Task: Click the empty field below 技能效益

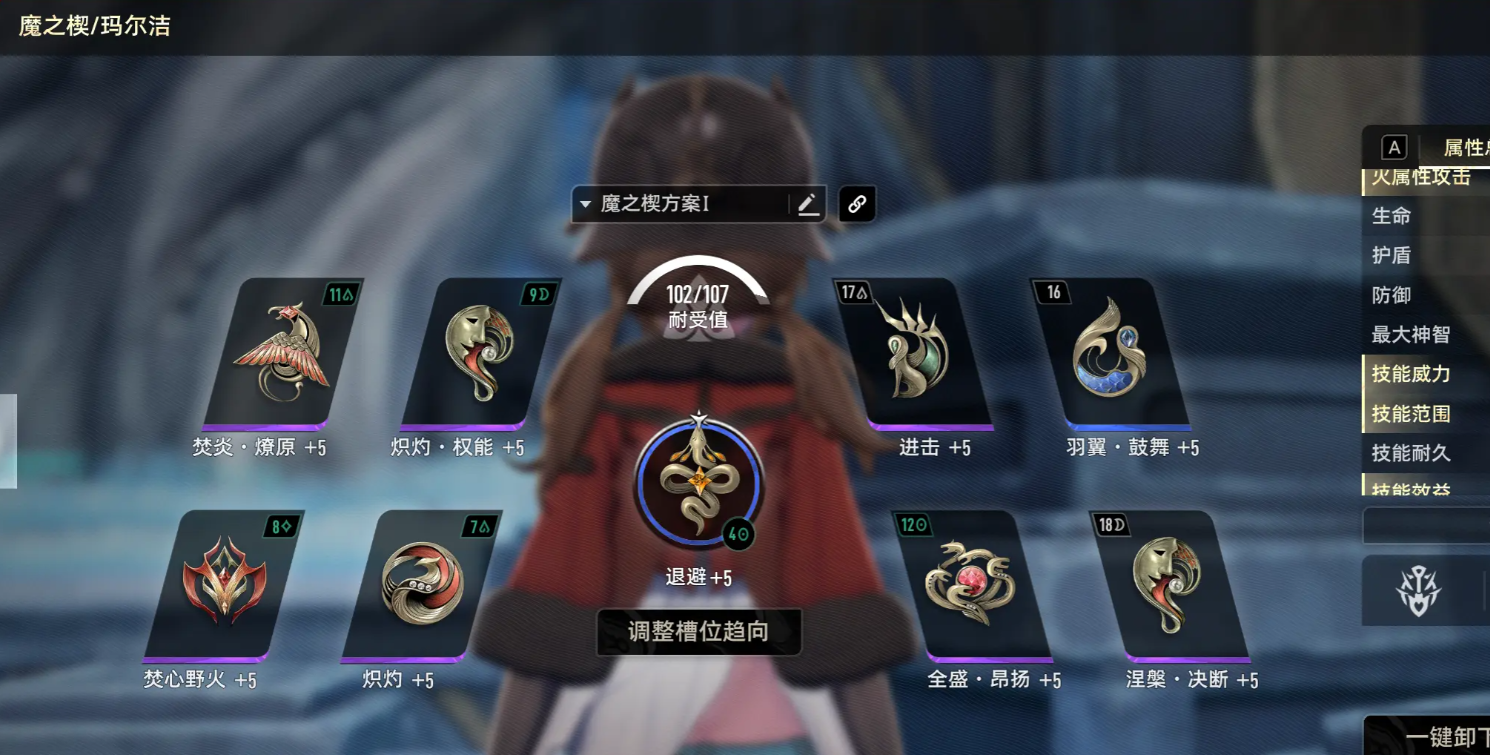Action: tap(1424, 525)
